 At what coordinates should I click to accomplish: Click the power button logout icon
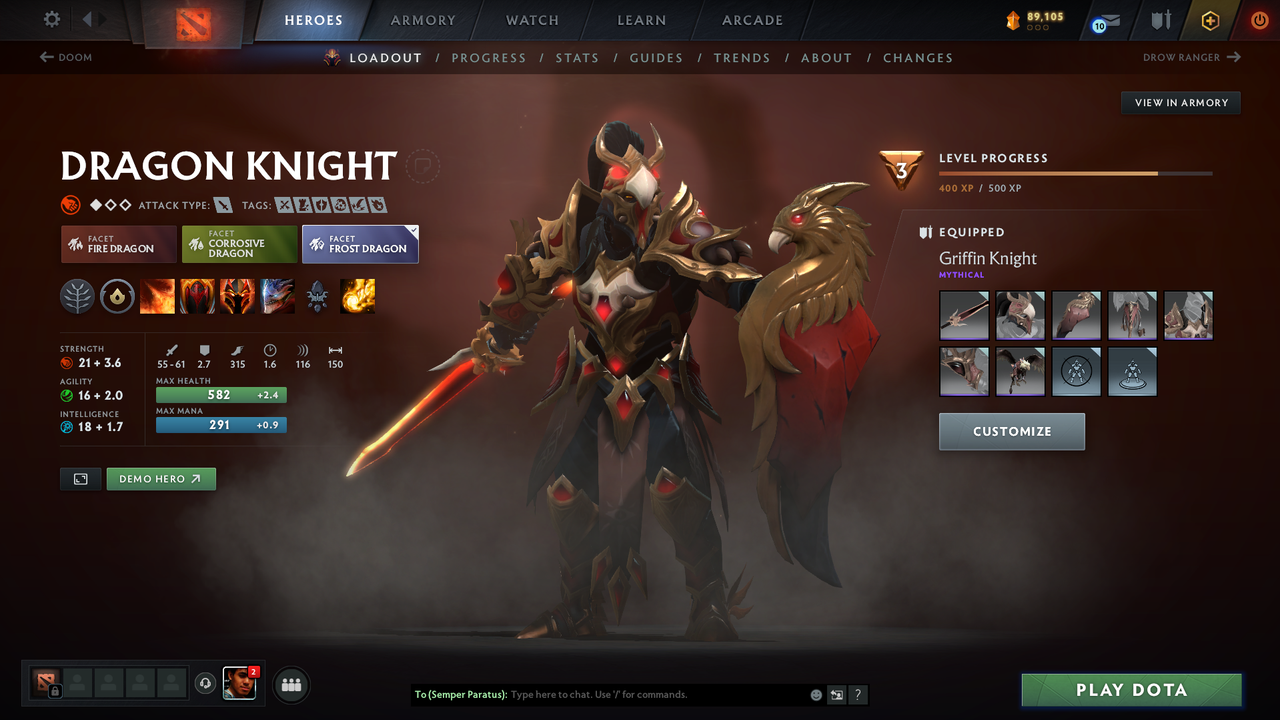click(x=1259, y=20)
